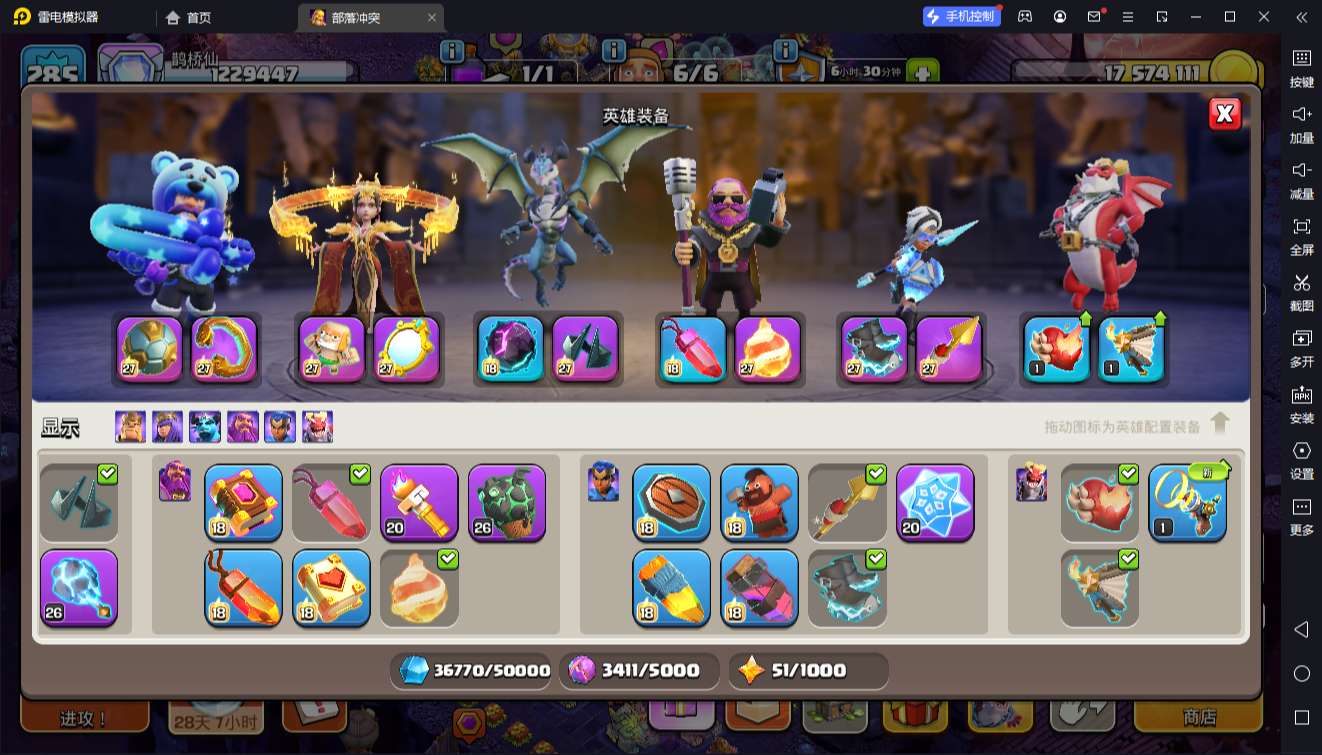Choose the Healing Tome with heart cover
Viewport: 1322px width, 755px height.
pos(331,587)
